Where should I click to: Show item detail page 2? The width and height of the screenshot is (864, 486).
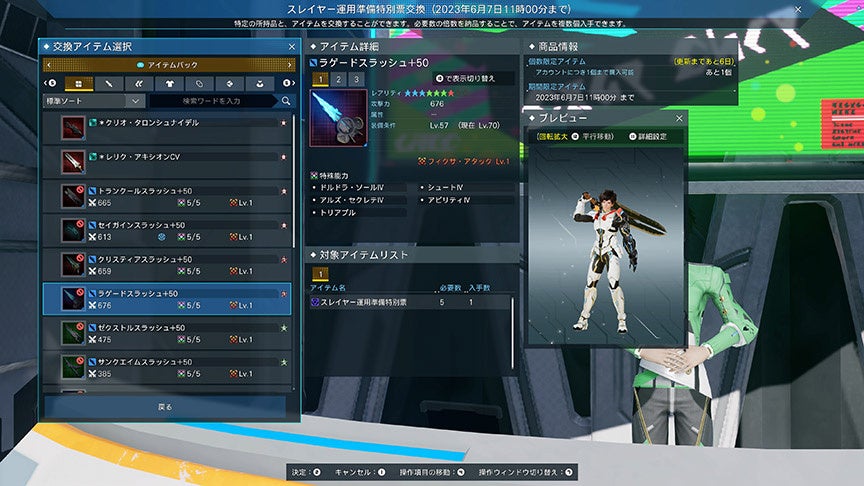coord(338,78)
